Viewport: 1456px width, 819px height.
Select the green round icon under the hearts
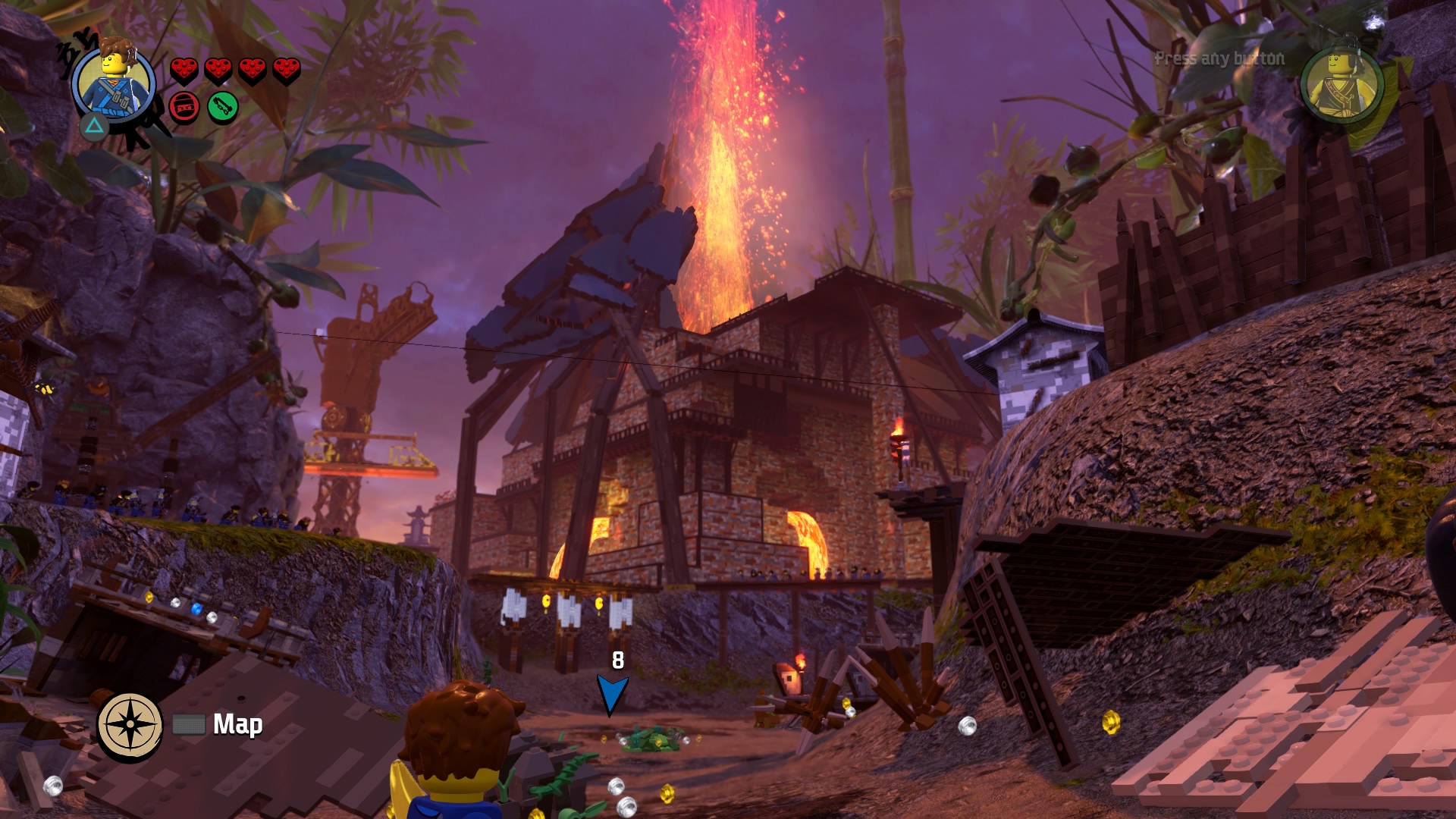(x=222, y=107)
